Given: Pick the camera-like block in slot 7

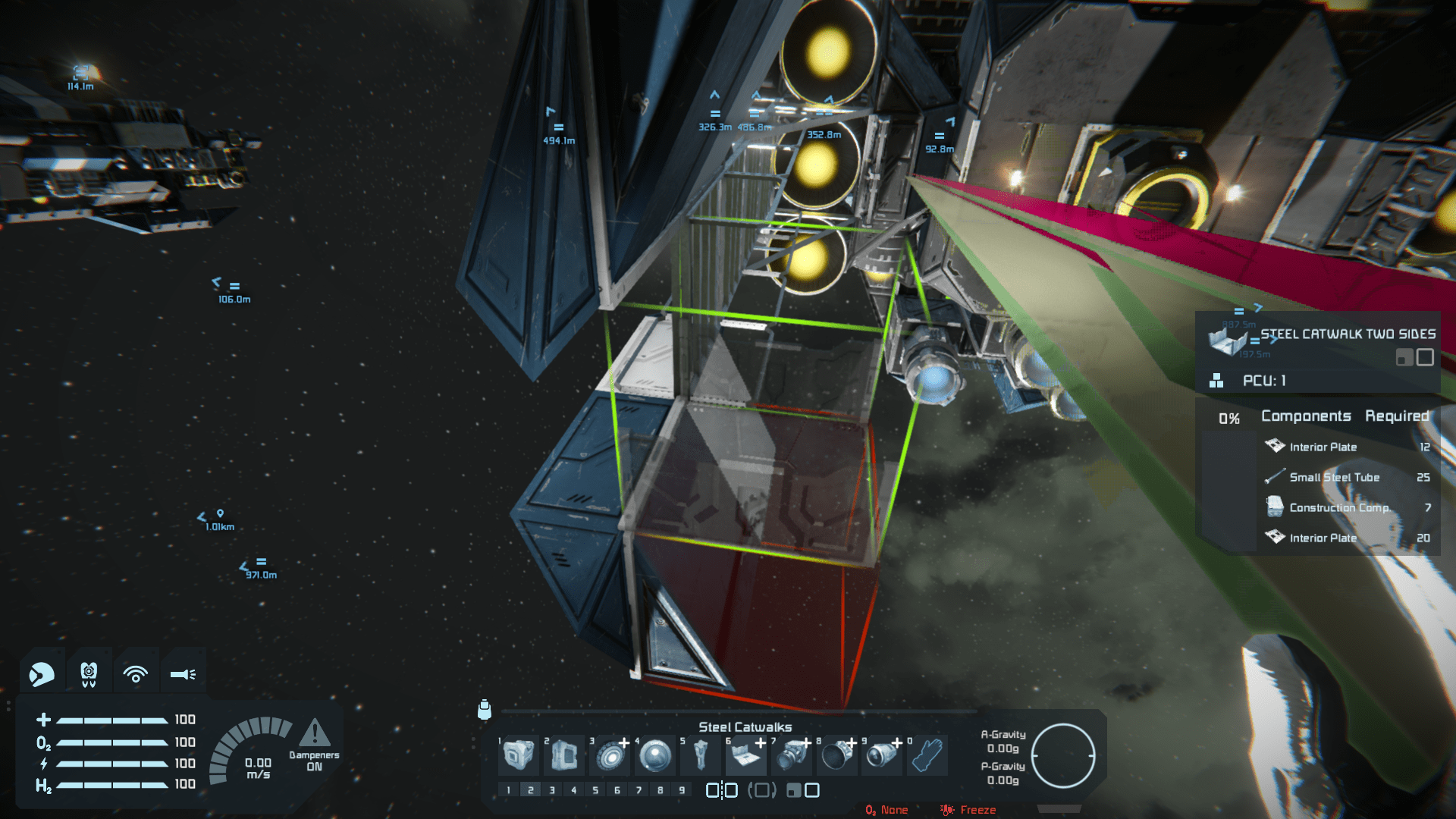Looking at the screenshot, I should coord(792,755).
